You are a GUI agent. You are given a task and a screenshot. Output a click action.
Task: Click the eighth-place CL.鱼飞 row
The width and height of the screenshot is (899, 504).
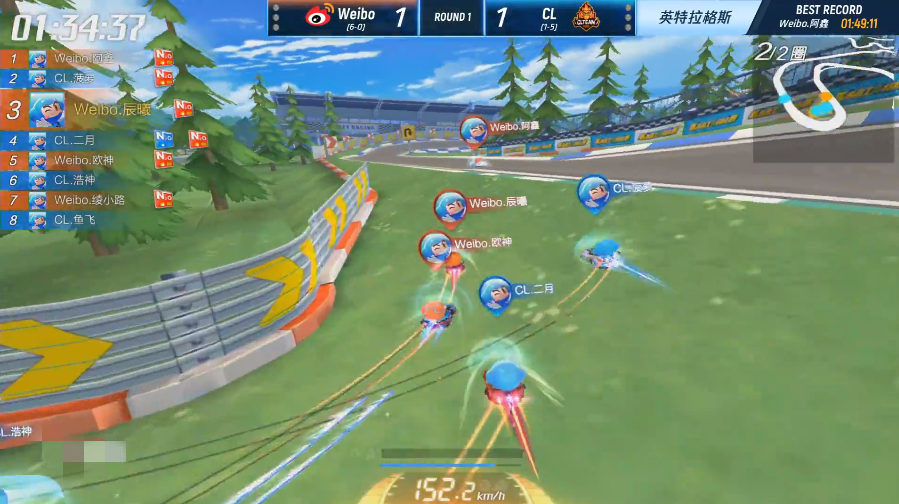click(x=75, y=219)
